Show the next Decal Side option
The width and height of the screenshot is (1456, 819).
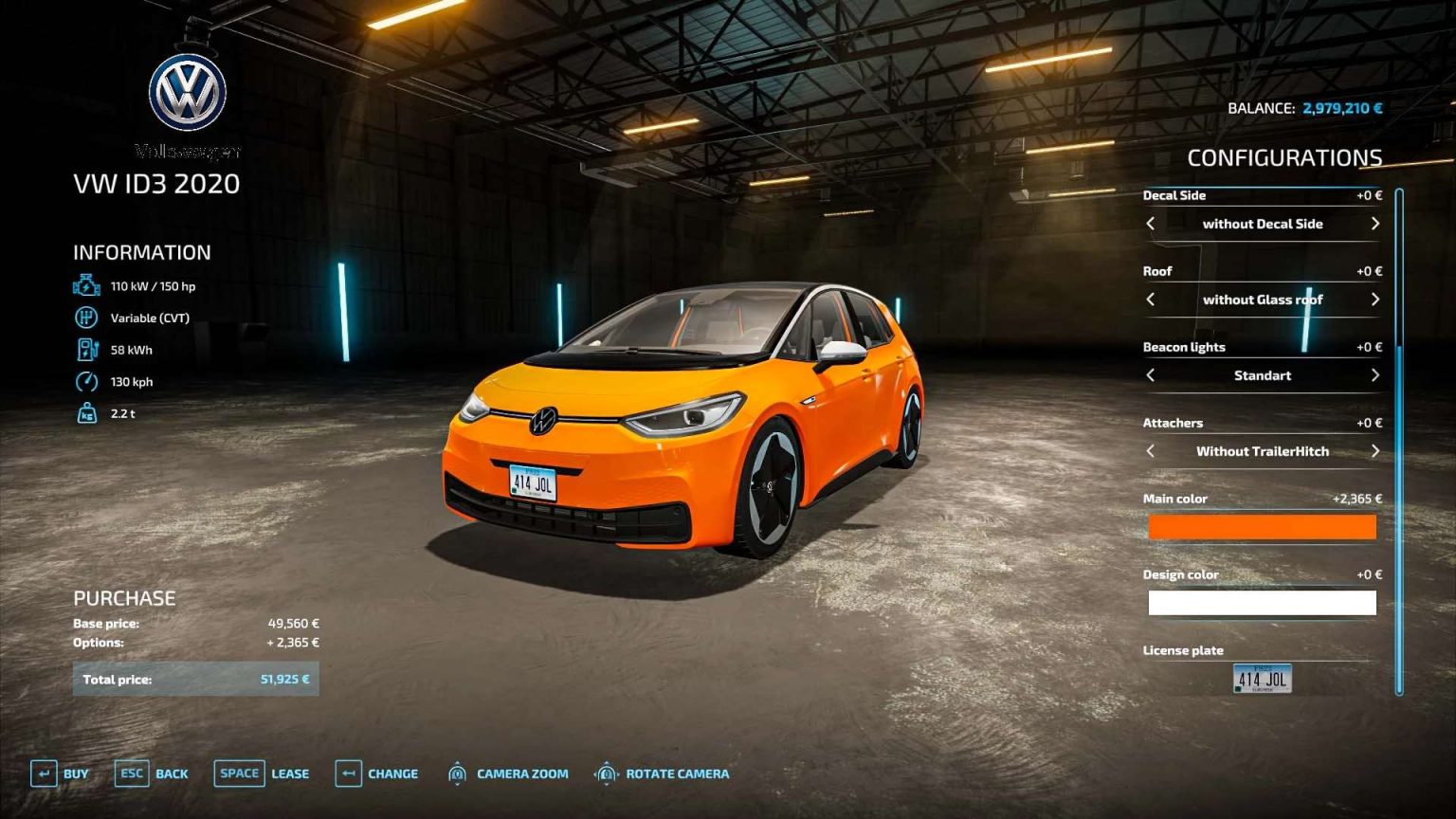[1374, 224]
